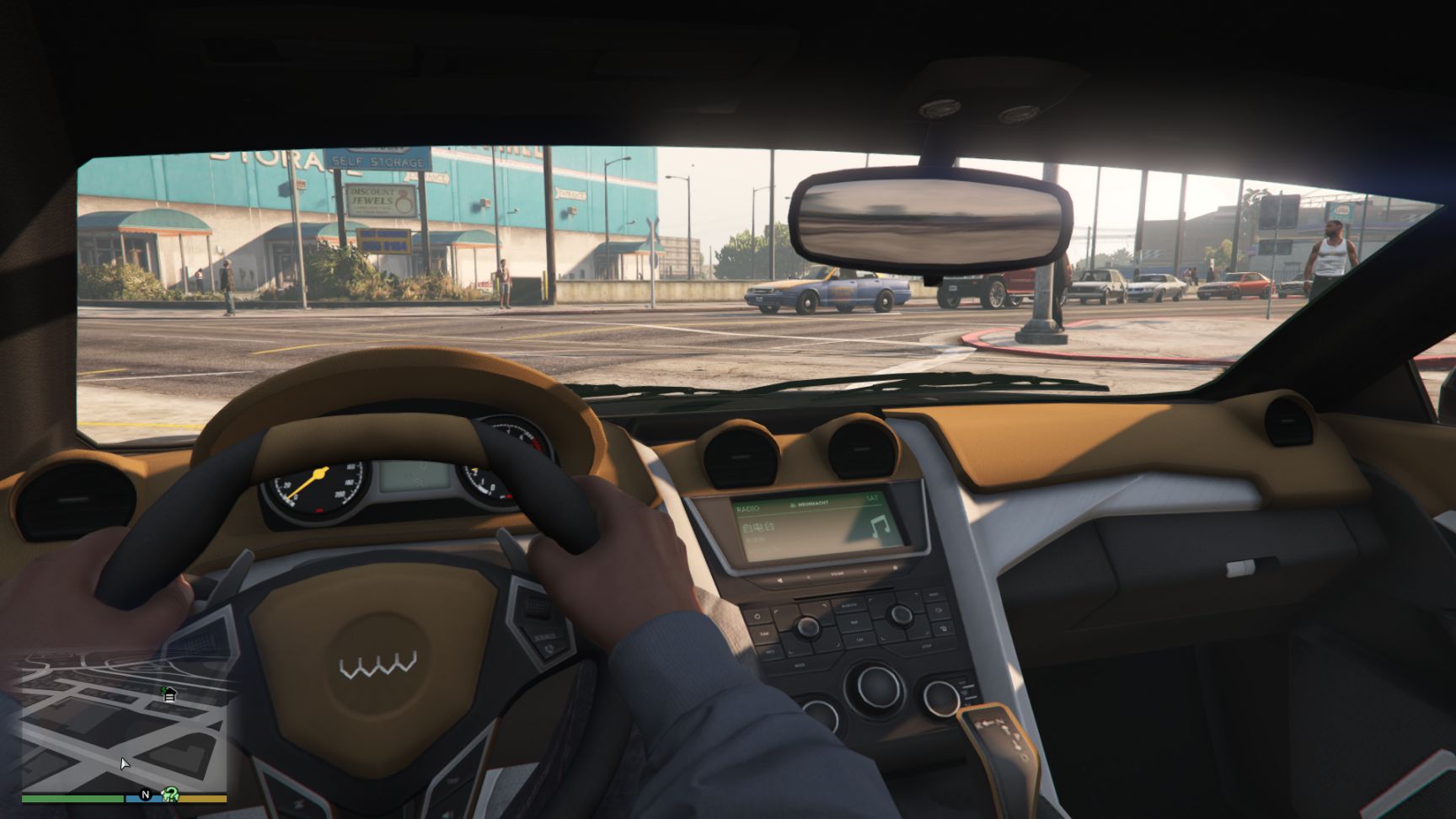Viewport: 1456px width, 819px height.
Task: Click the speaker icon left of the volume arrows
Action: click(x=779, y=581)
